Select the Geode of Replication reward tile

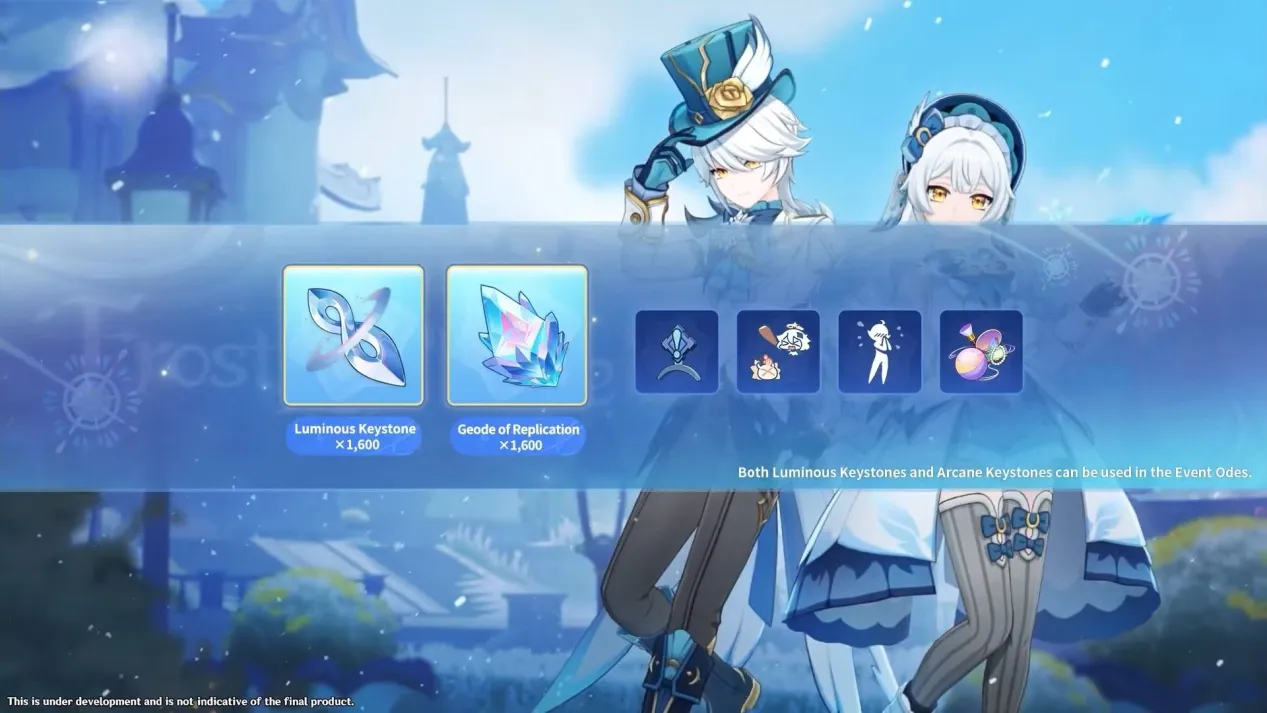click(x=517, y=335)
